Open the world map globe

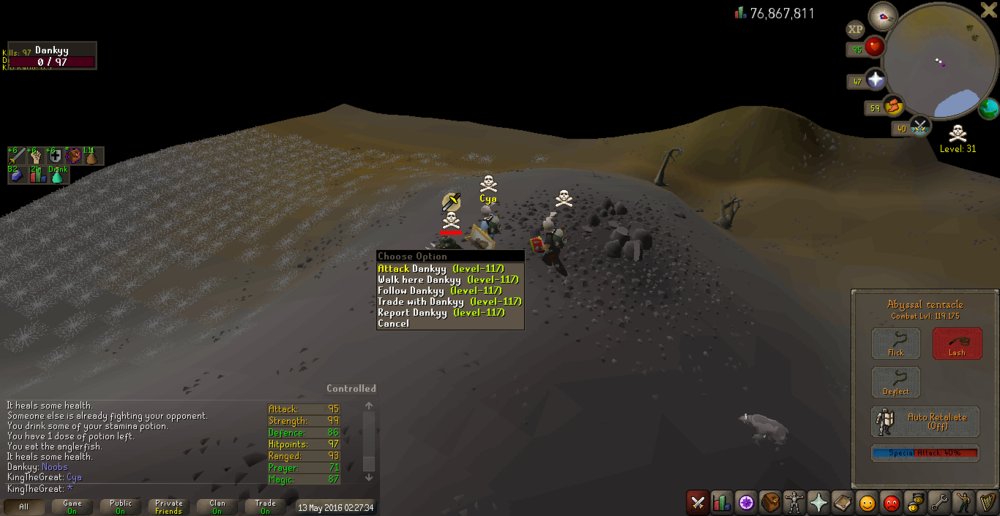[x=988, y=109]
